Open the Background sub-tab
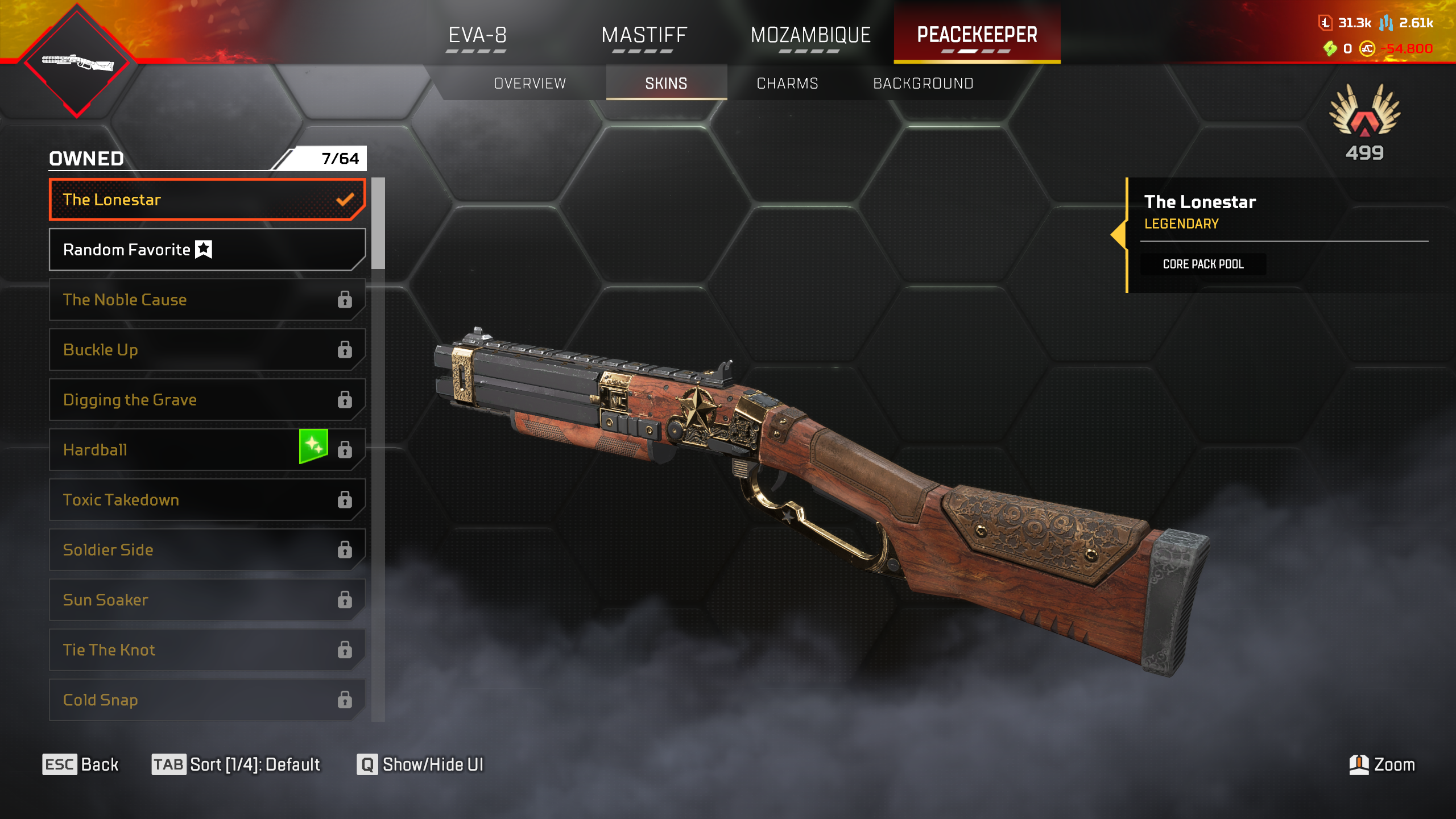1456x819 pixels. tap(923, 84)
